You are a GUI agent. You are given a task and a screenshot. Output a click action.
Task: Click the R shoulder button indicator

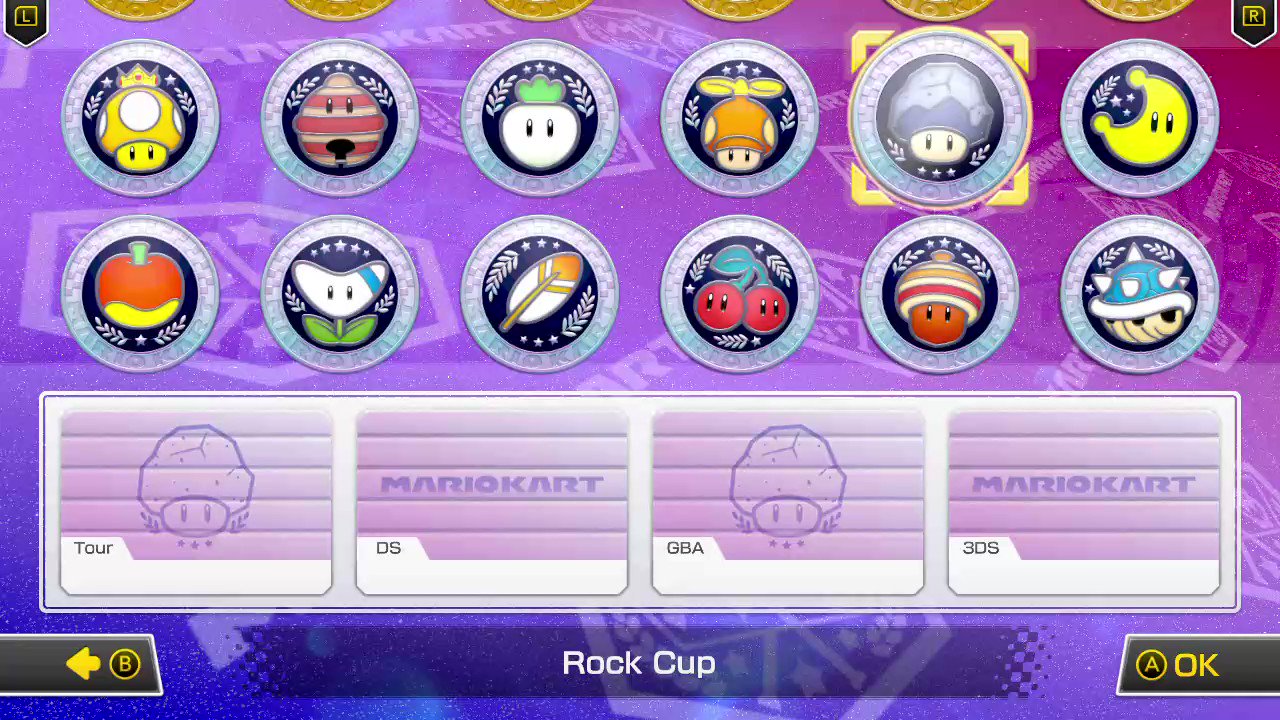1253,18
